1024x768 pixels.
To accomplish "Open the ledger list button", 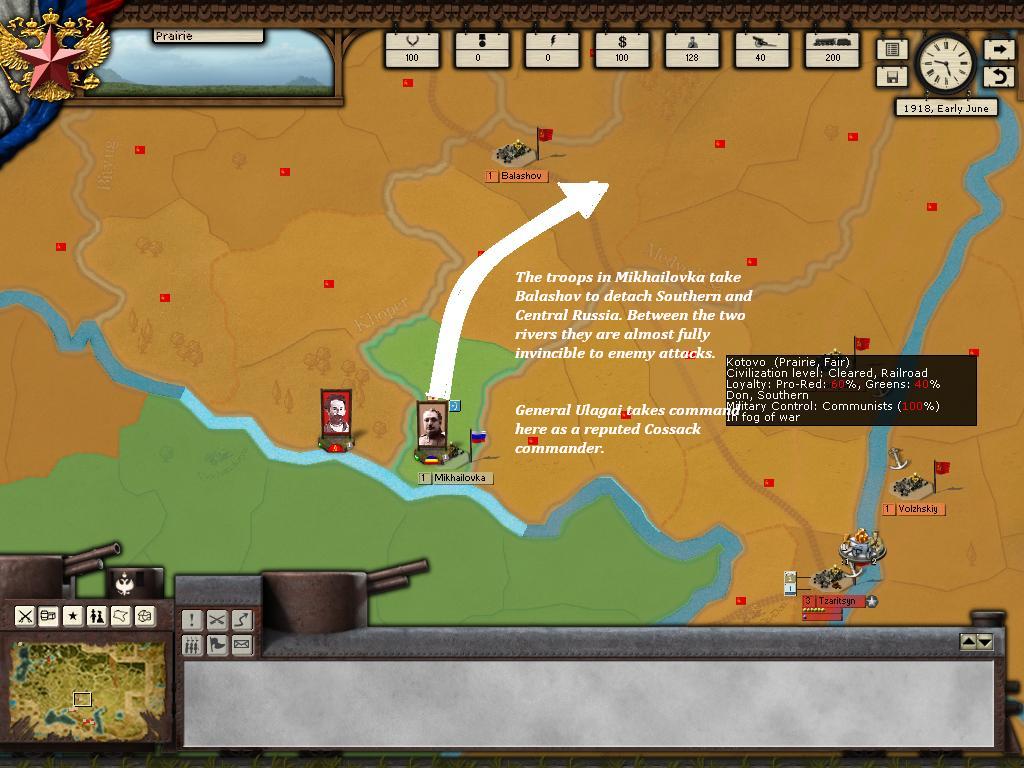I will 892,49.
